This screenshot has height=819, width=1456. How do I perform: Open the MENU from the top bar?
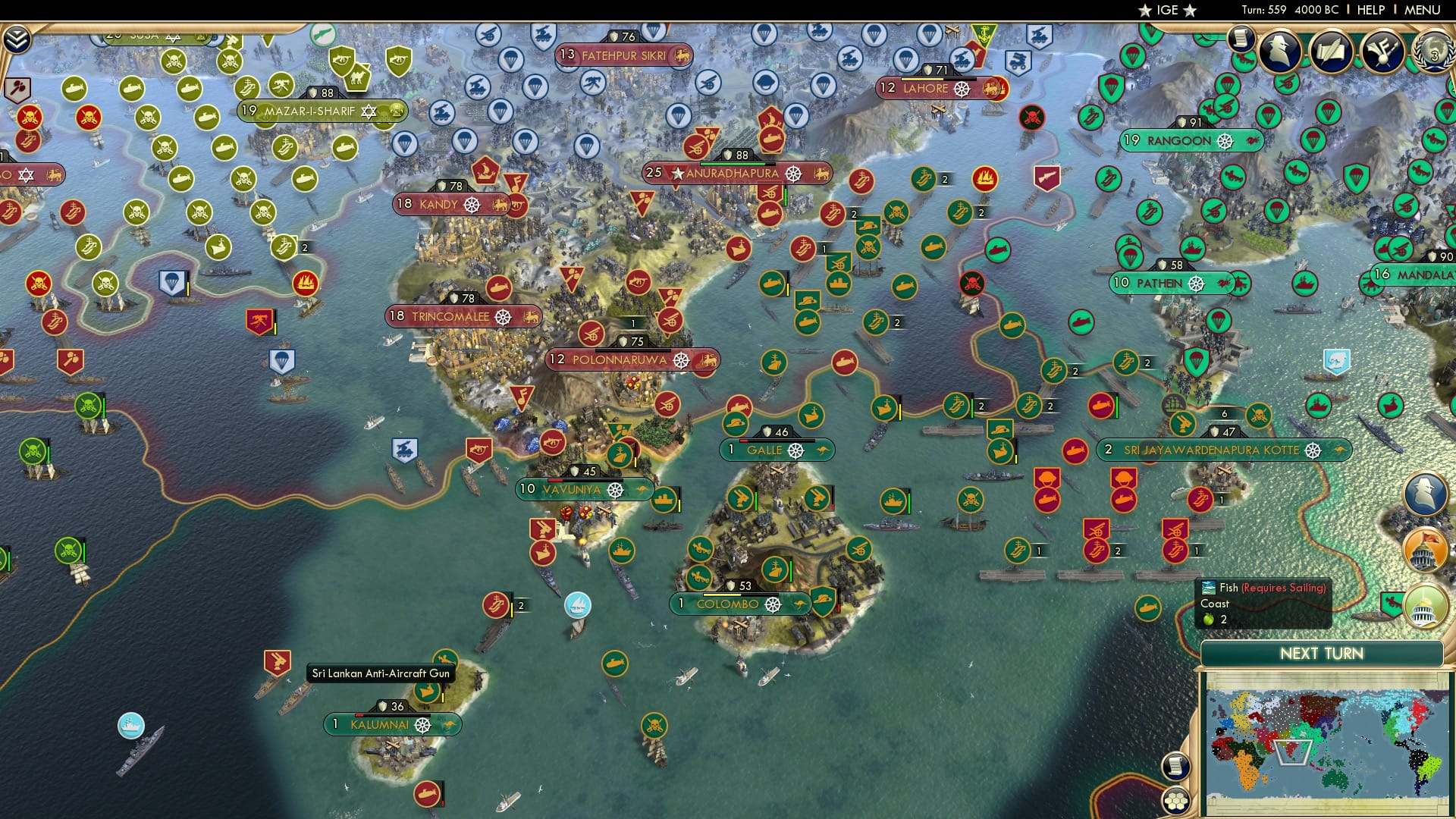(x=1424, y=10)
